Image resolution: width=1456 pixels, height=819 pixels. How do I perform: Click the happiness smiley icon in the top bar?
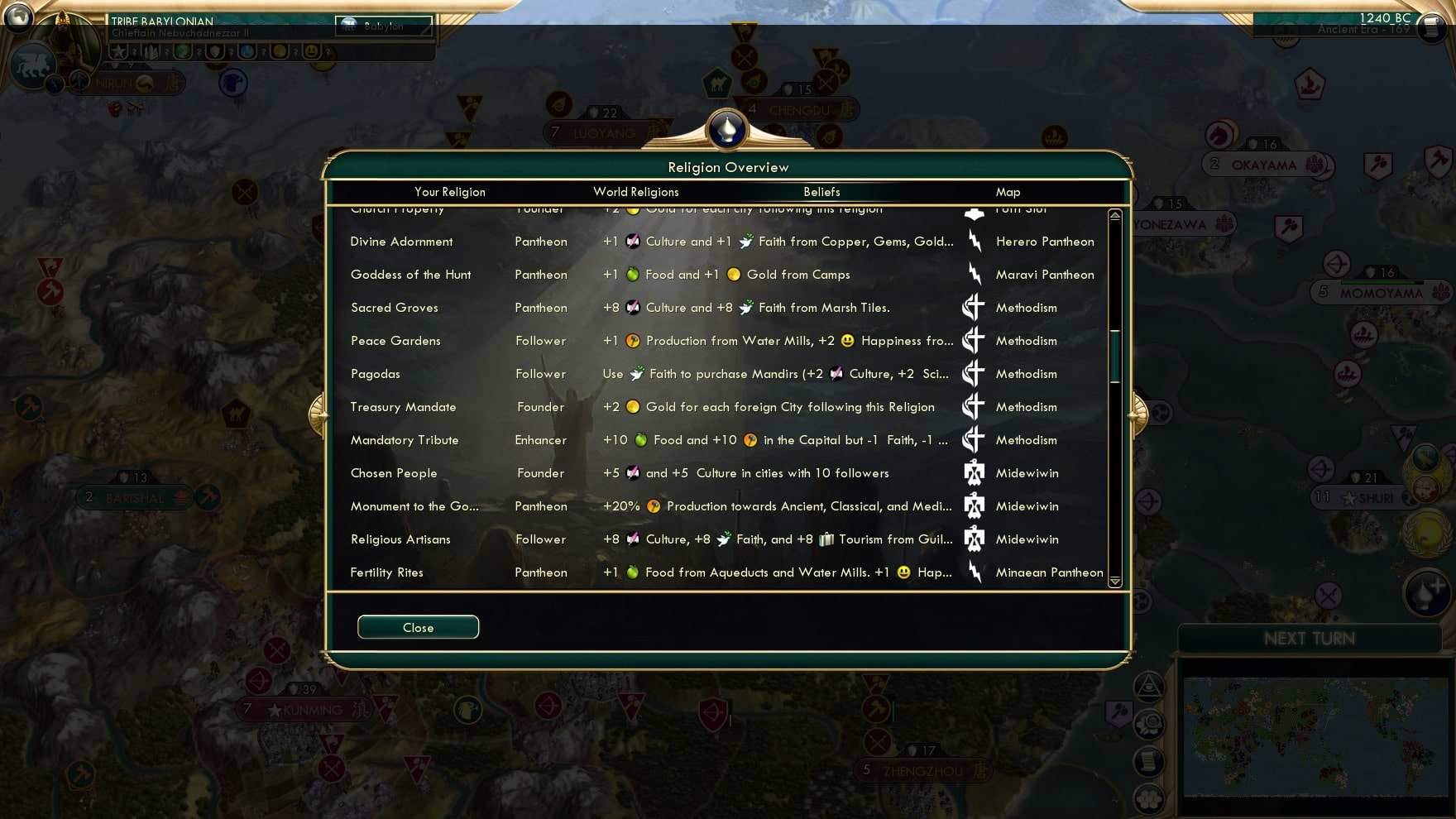(x=312, y=52)
